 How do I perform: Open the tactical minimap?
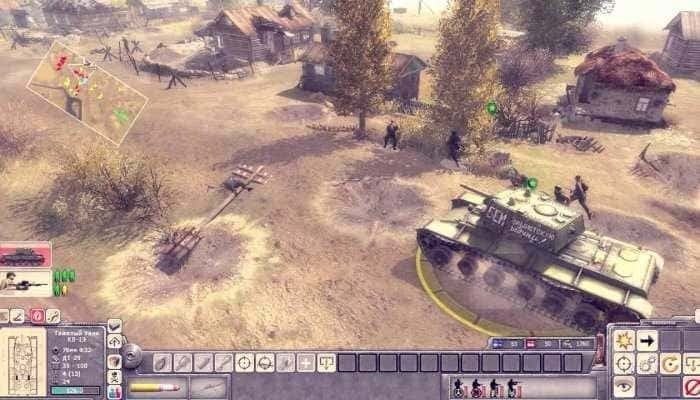(x=87, y=90)
